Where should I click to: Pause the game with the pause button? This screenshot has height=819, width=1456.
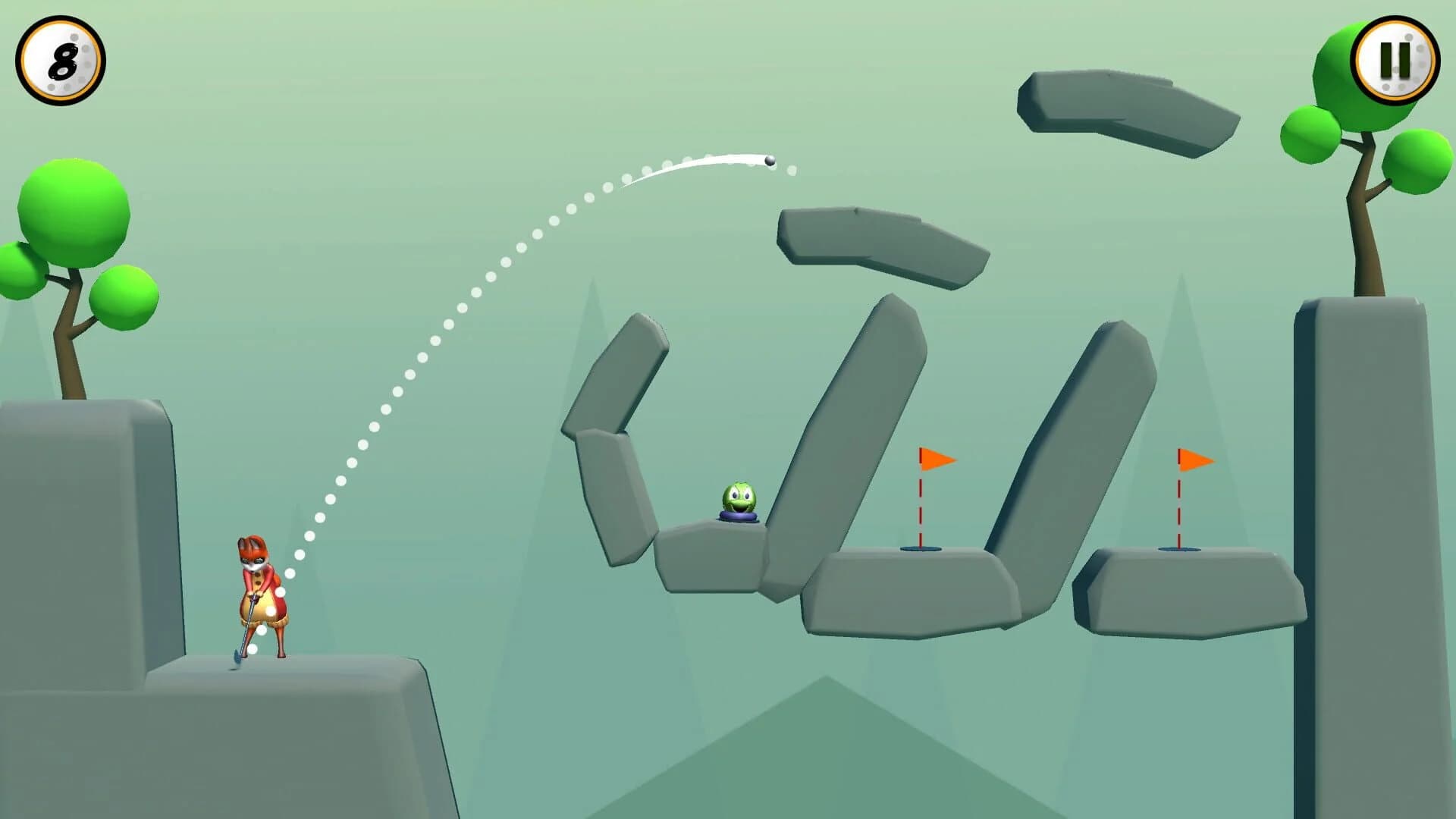1394,59
